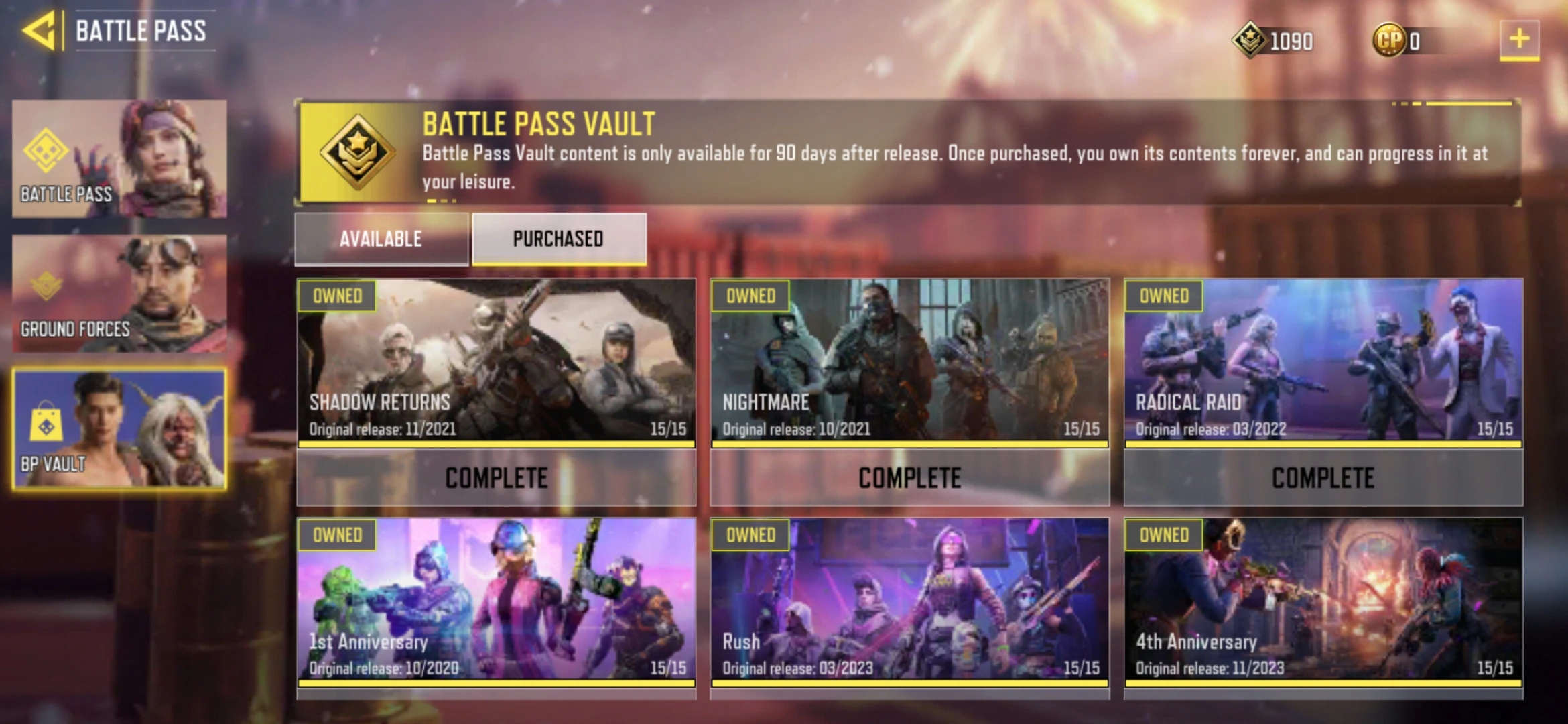The width and height of the screenshot is (1568, 724).
Task: Open the Nightmare battle pass card
Action: 909,361
